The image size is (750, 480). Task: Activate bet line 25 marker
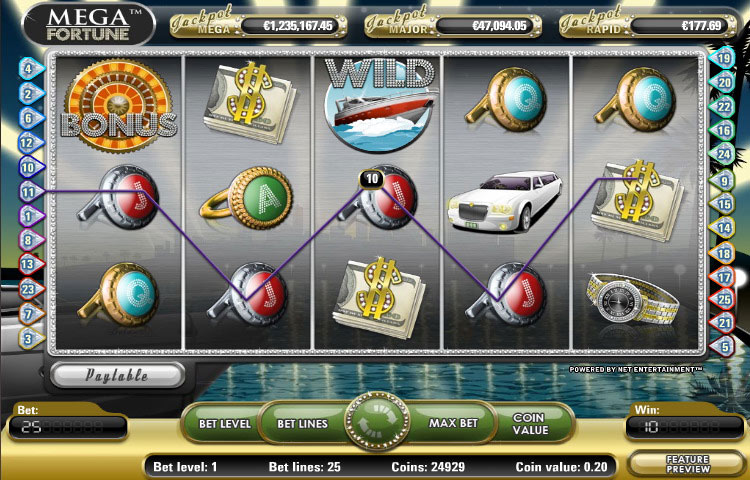725,299
